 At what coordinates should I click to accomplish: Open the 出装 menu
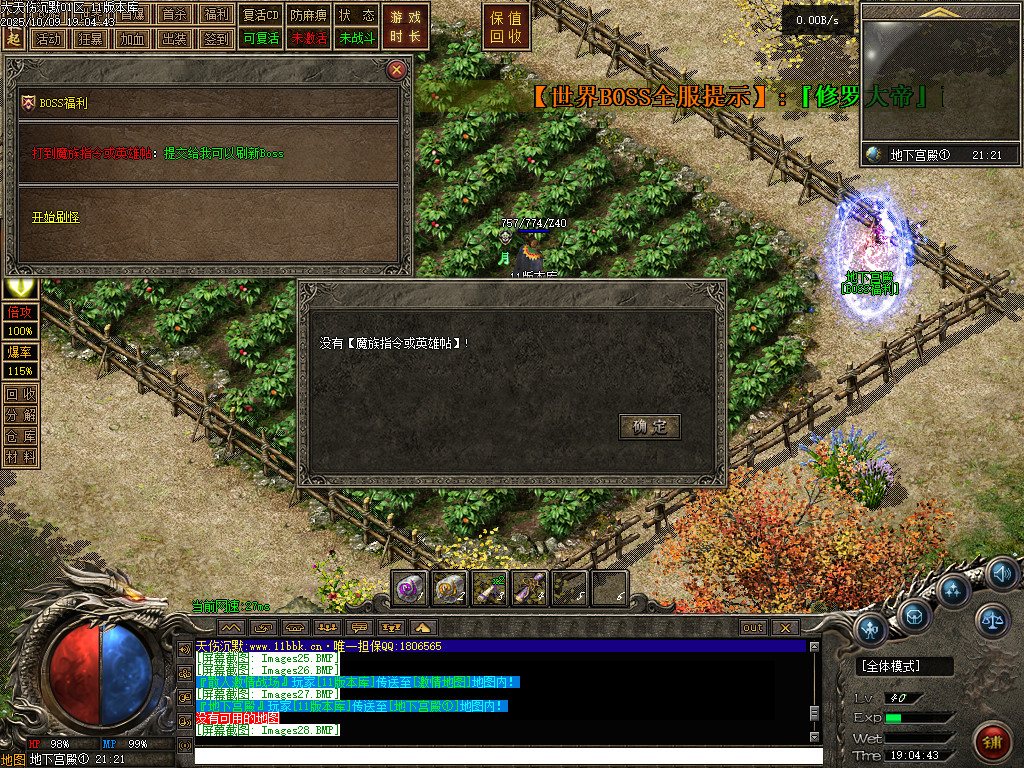click(x=174, y=39)
